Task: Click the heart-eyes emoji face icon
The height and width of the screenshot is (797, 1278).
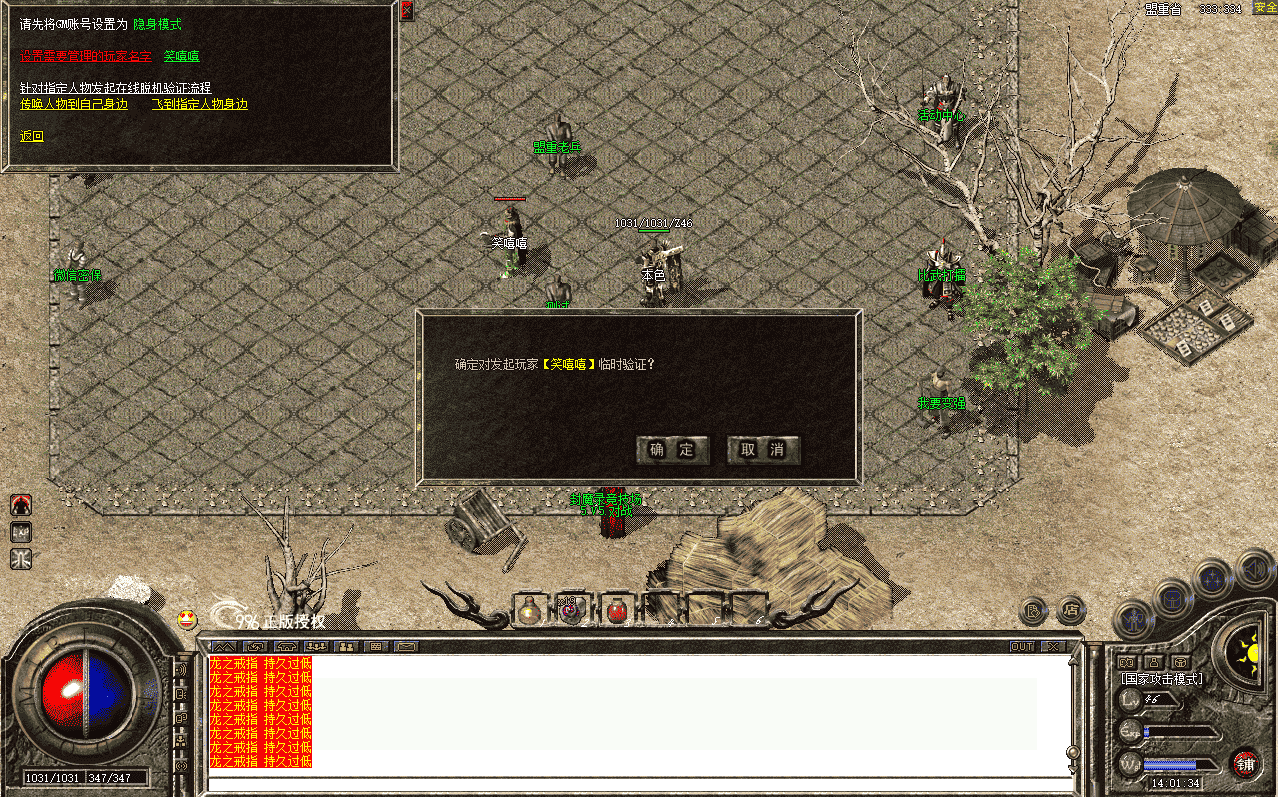Action: [x=187, y=620]
